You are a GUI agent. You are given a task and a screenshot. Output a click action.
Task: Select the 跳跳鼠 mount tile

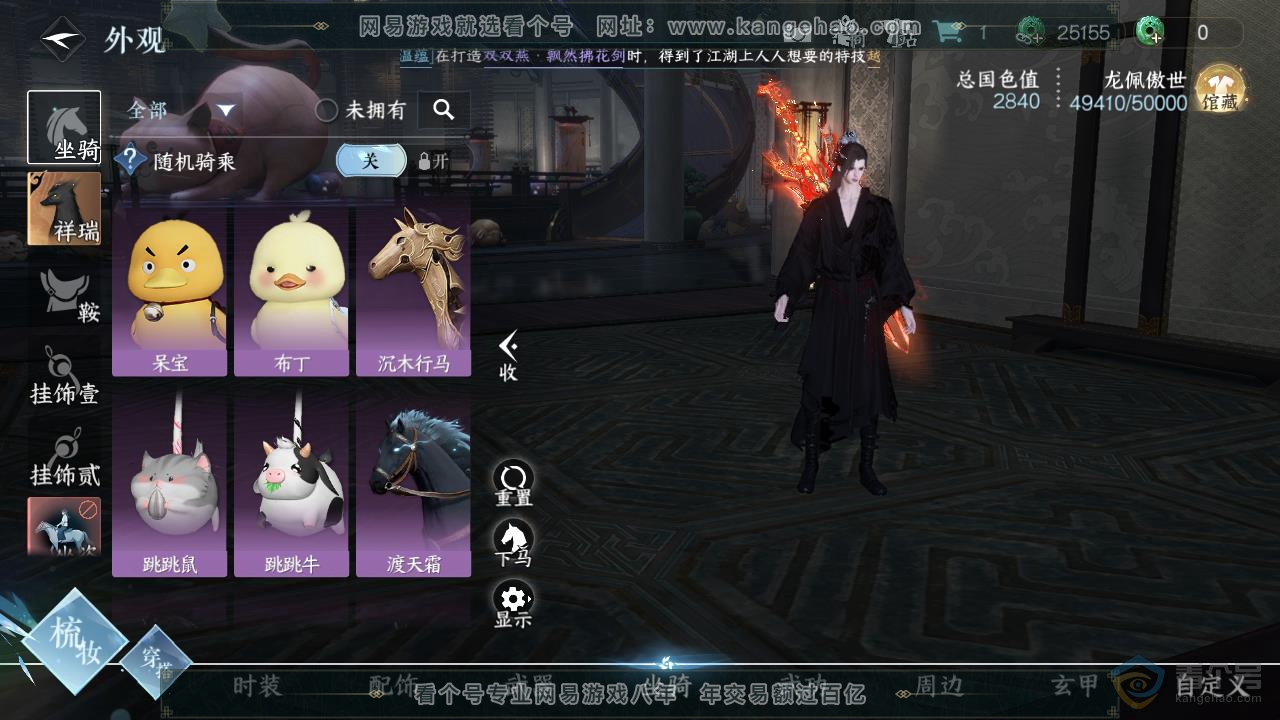coord(170,489)
